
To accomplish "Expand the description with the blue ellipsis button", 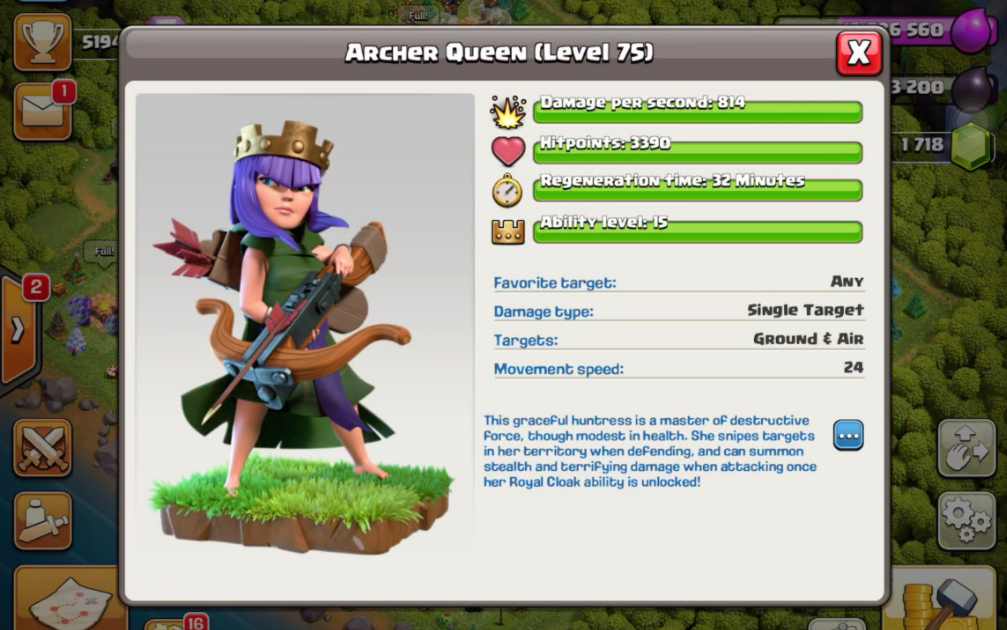I will click(848, 435).
